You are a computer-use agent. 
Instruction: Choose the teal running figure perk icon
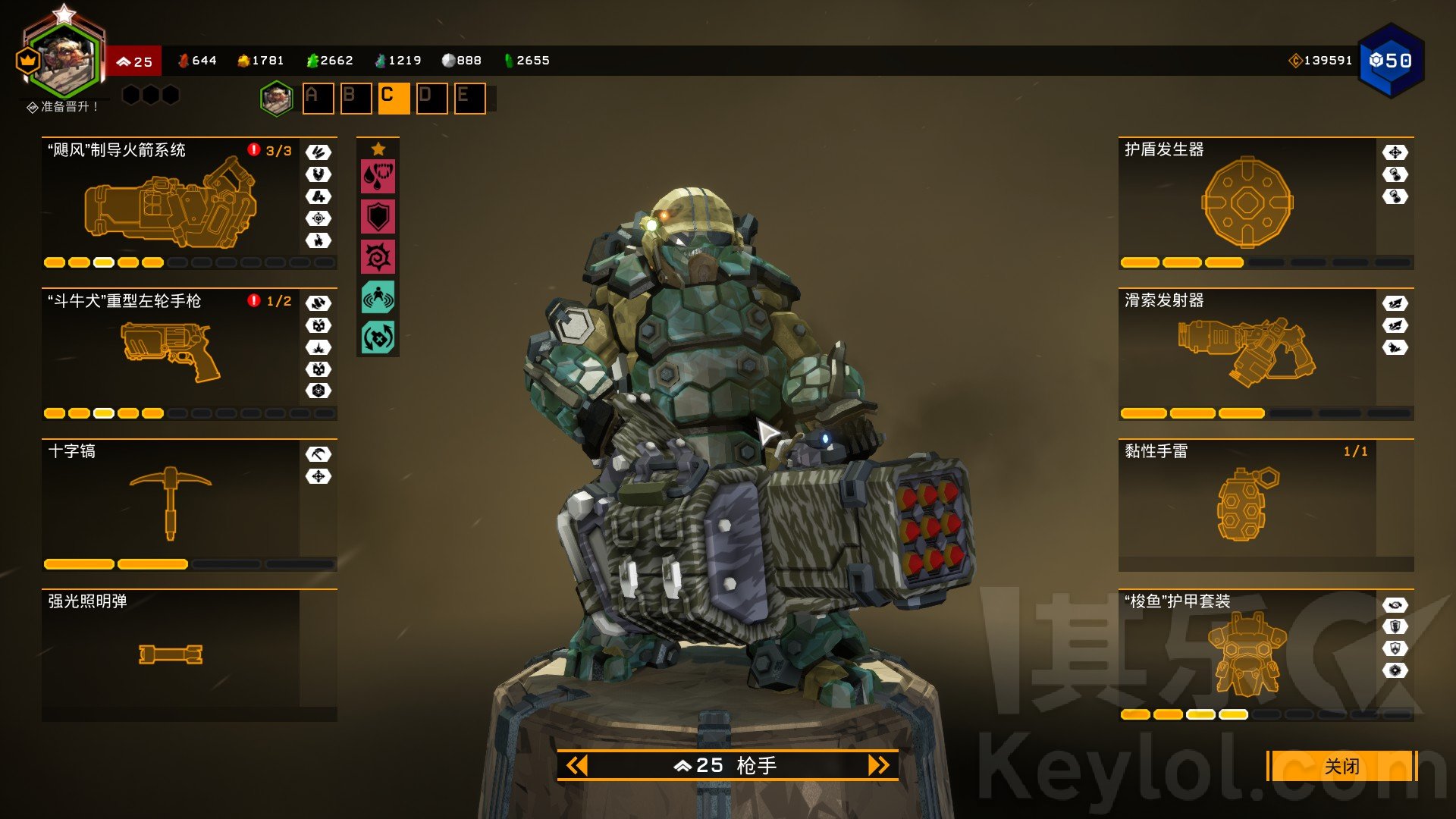[378, 297]
